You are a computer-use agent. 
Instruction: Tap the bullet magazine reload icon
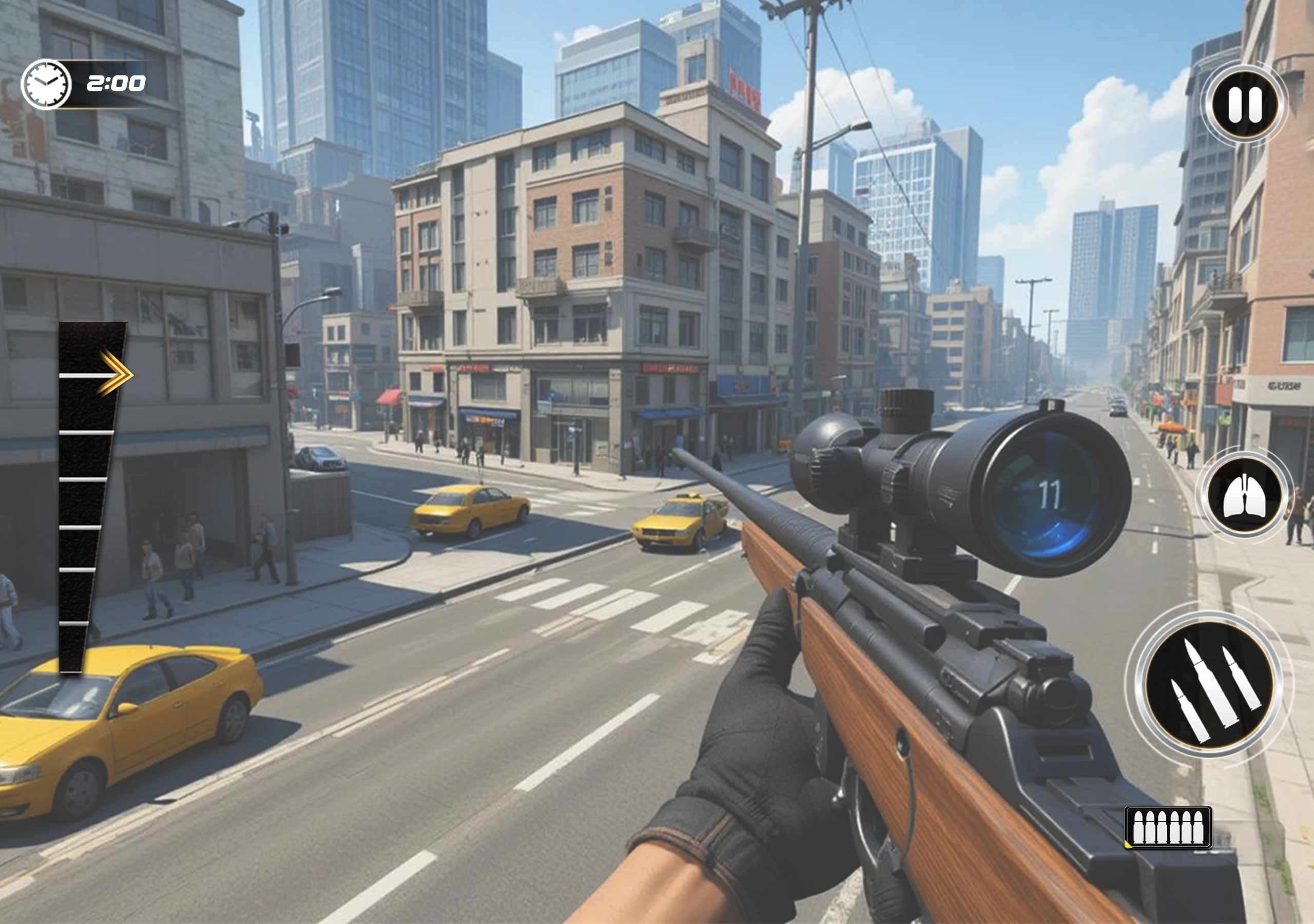tap(1168, 826)
